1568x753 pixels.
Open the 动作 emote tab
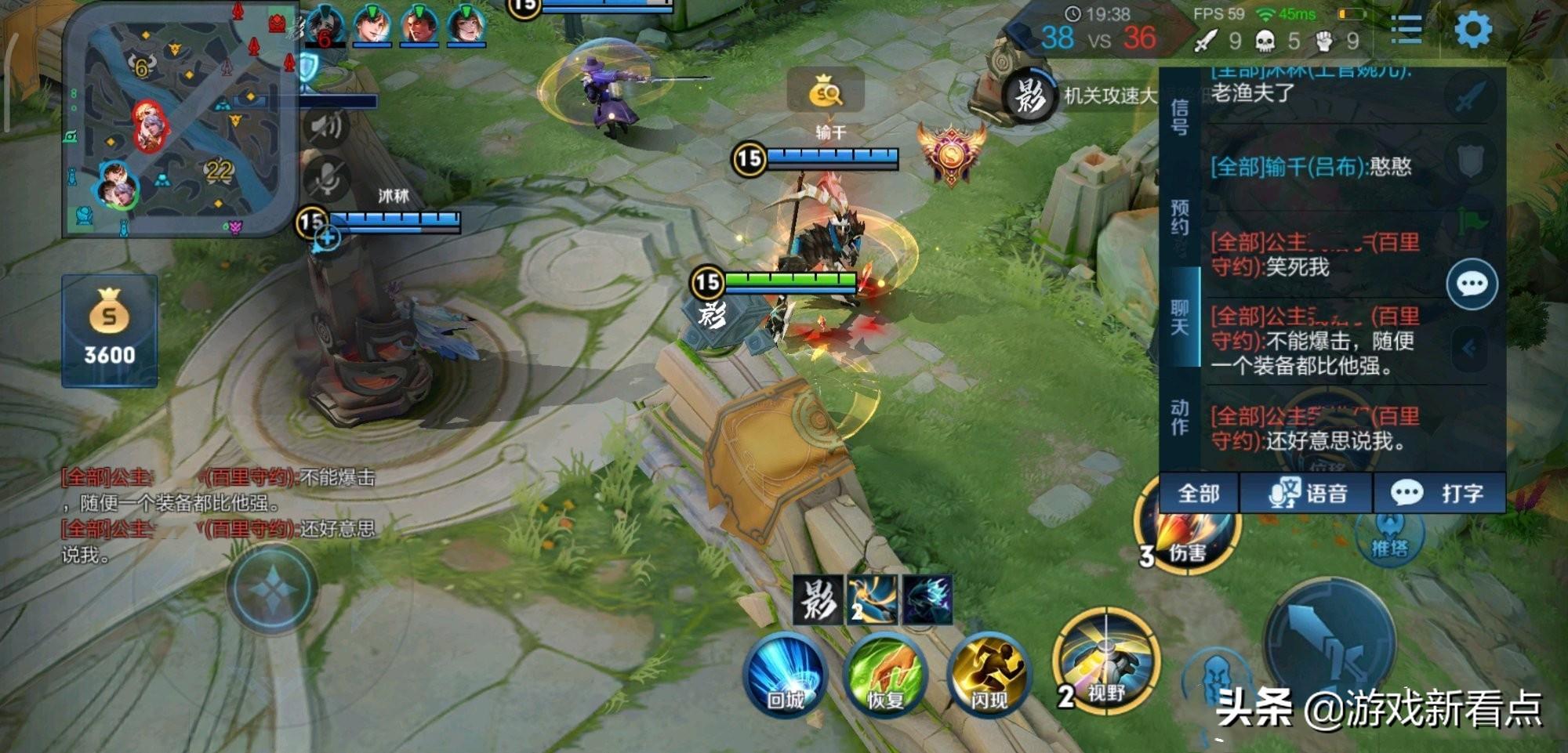pyautogui.click(x=1179, y=417)
